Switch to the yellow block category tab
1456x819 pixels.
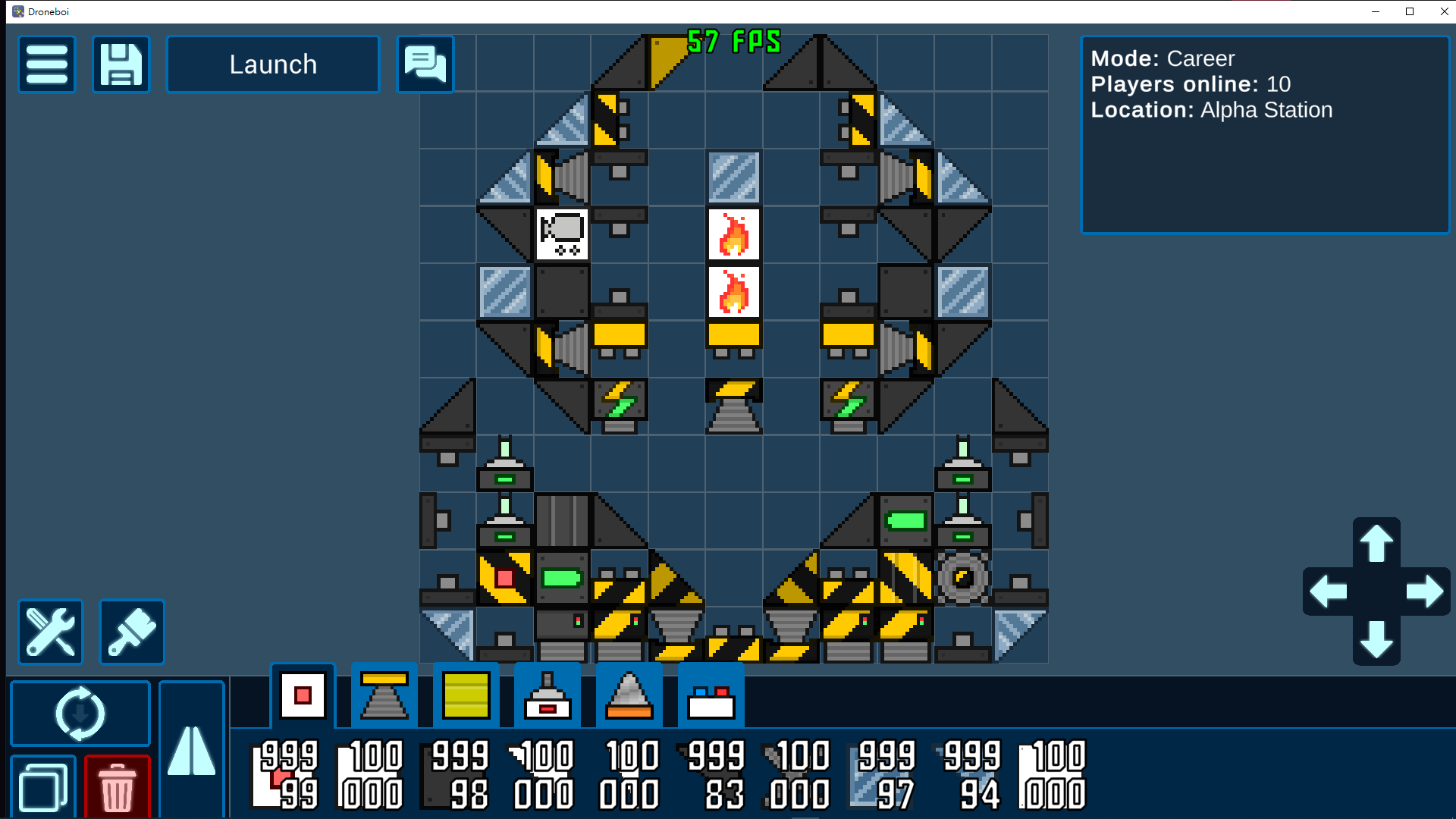coord(466,695)
